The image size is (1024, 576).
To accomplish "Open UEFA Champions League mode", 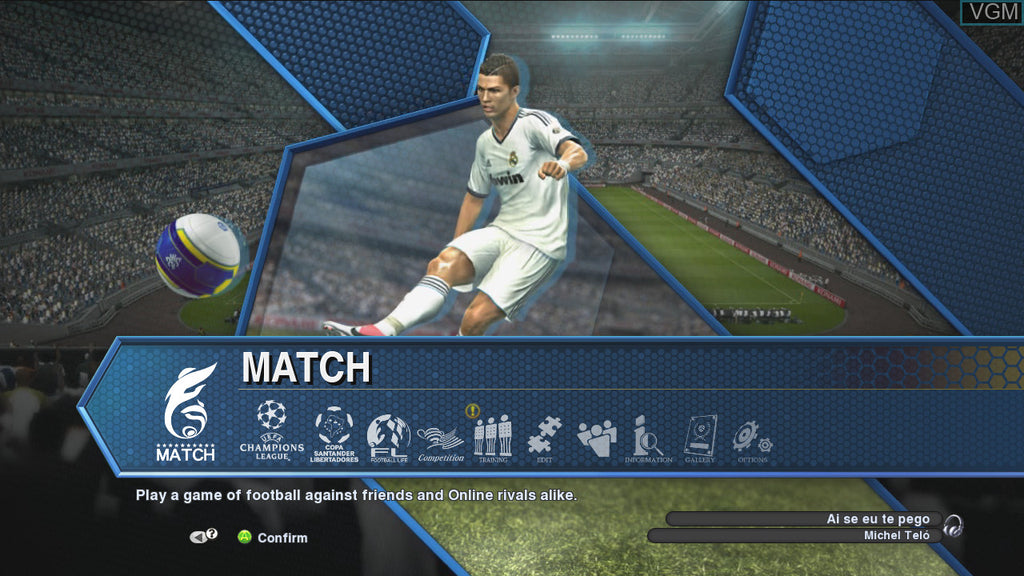I will pyautogui.click(x=271, y=430).
